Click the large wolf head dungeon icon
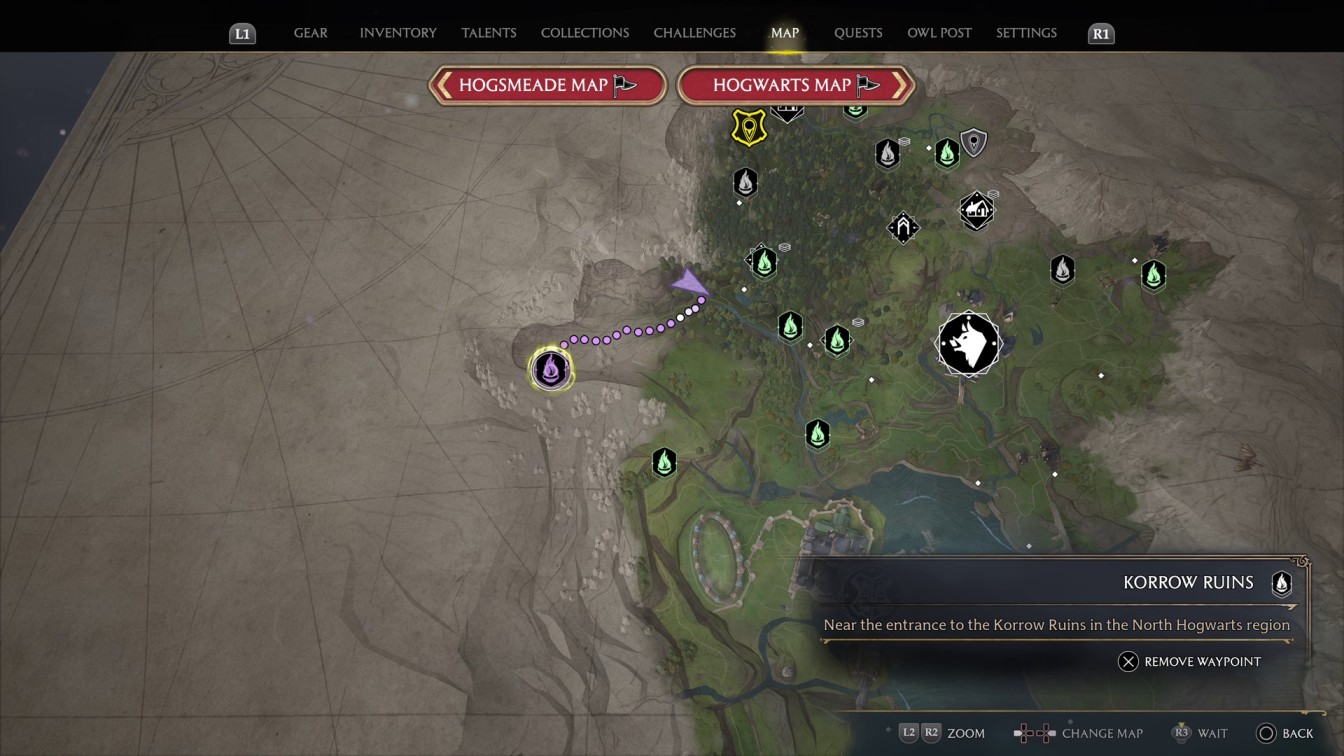The height and width of the screenshot is (756, 1344). click(968, 343)
